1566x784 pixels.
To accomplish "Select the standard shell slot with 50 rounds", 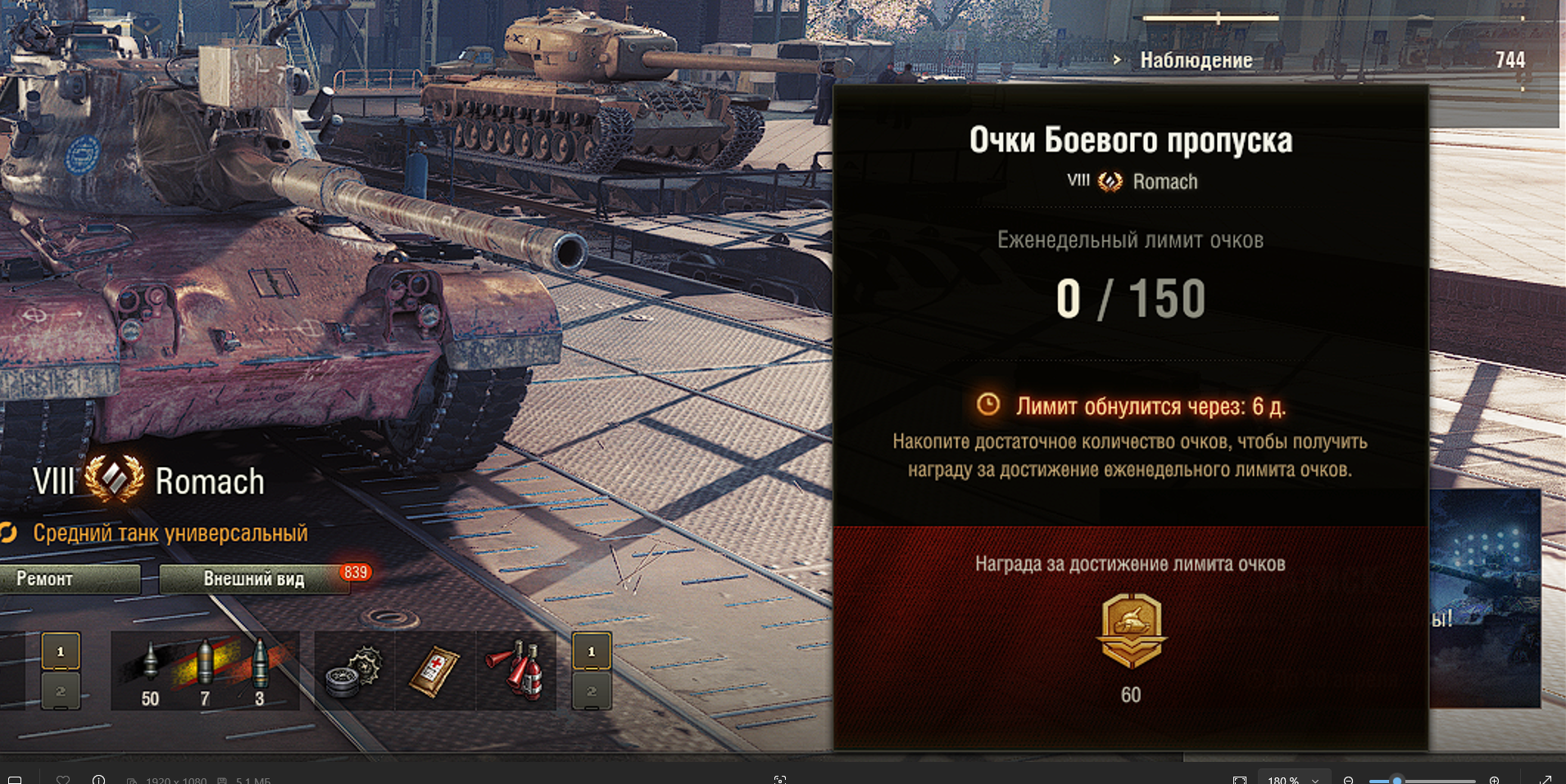I will point(150,672).
